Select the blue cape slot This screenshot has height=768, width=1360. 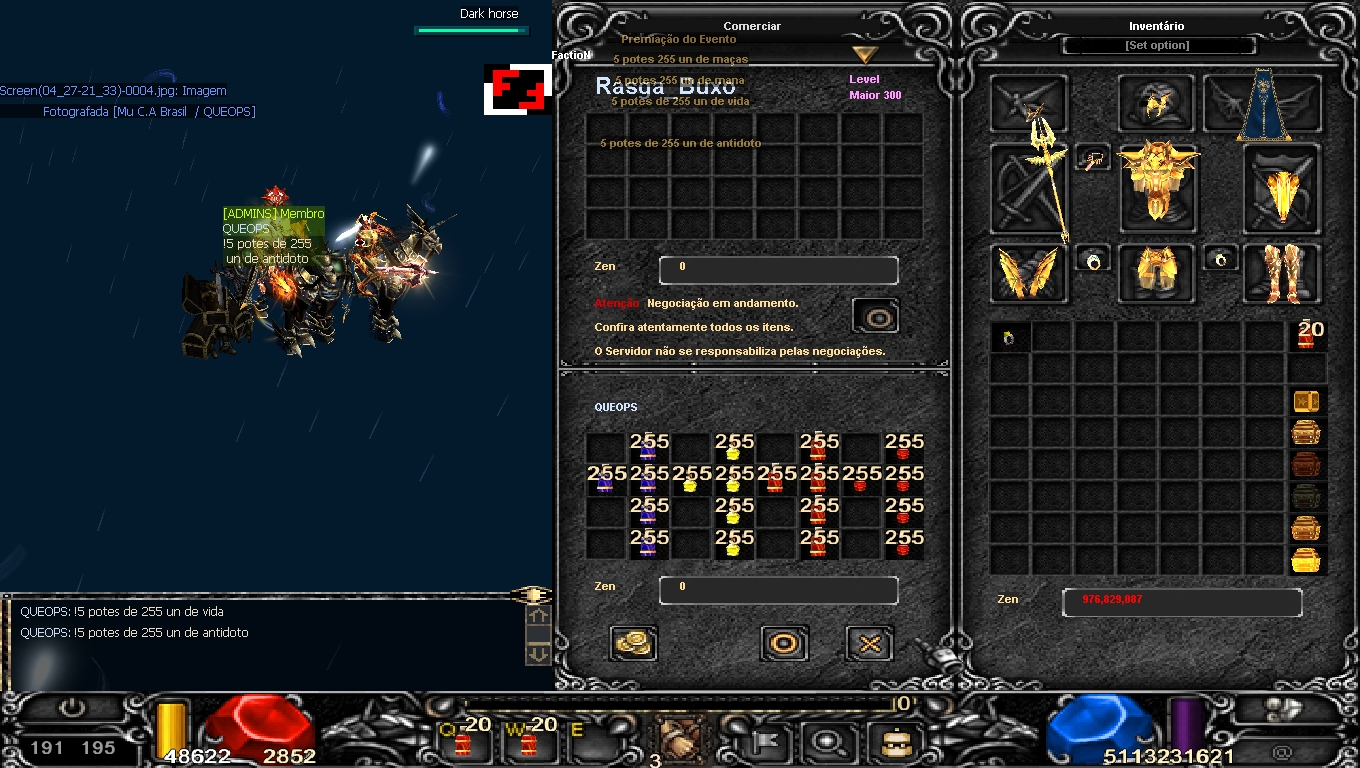1265,104
